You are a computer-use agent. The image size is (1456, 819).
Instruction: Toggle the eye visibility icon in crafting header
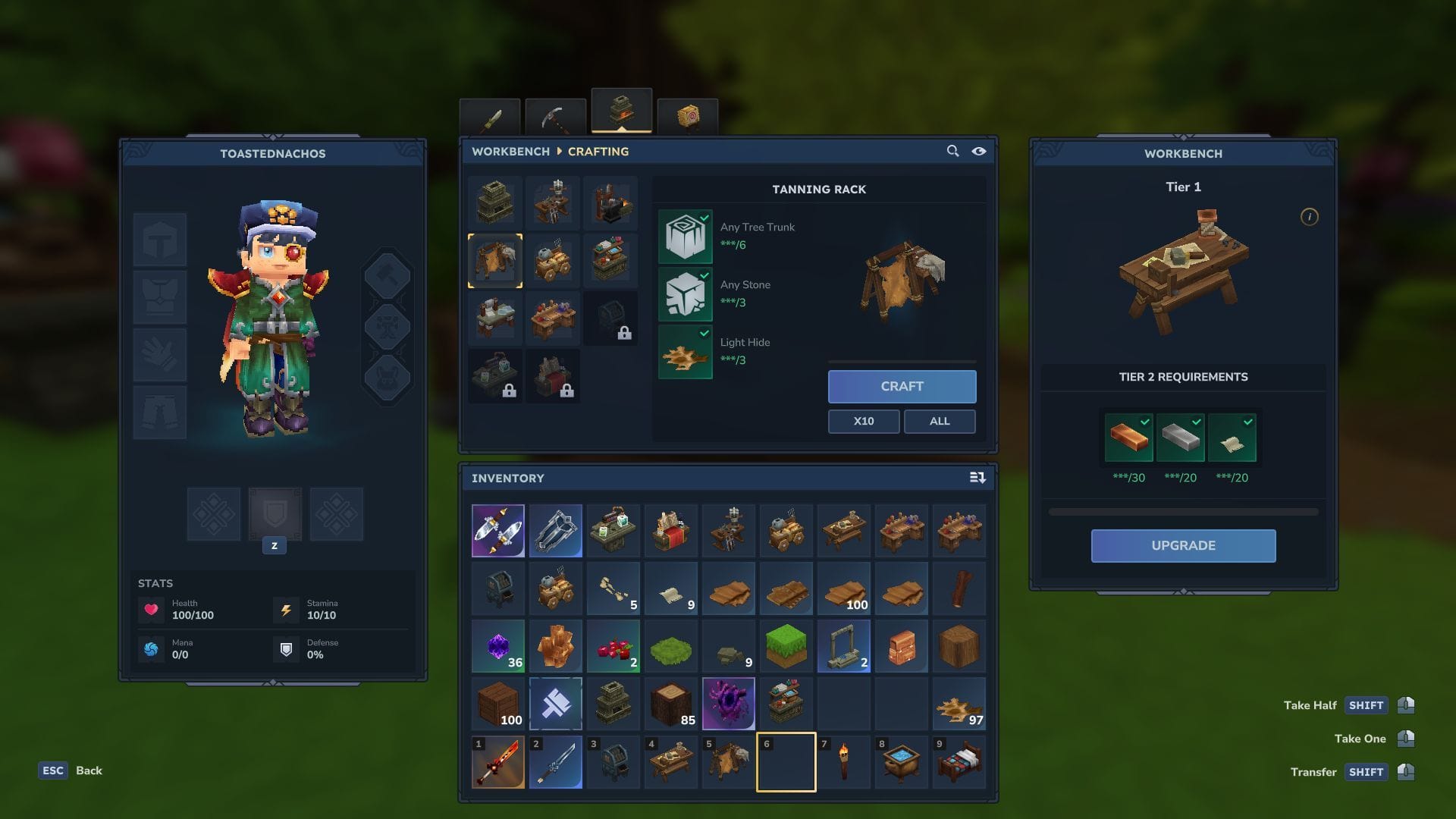tap(979, 151)
